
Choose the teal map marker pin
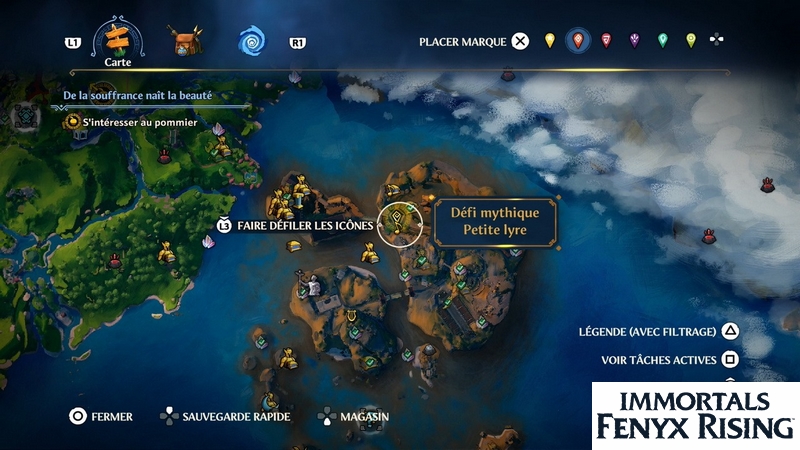(x=662, y=41)
